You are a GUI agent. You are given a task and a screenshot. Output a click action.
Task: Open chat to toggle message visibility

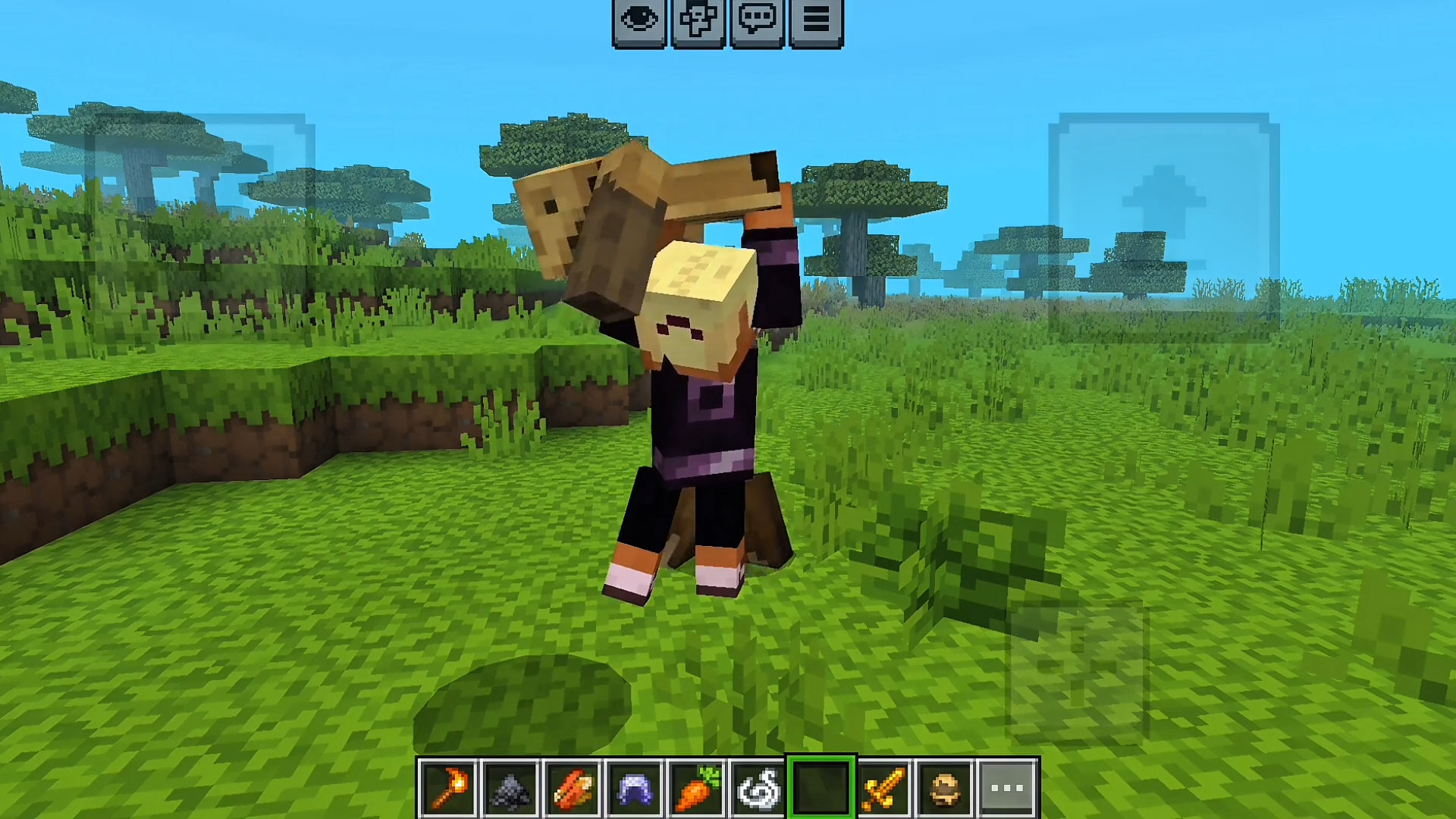(x=758, y=20)
